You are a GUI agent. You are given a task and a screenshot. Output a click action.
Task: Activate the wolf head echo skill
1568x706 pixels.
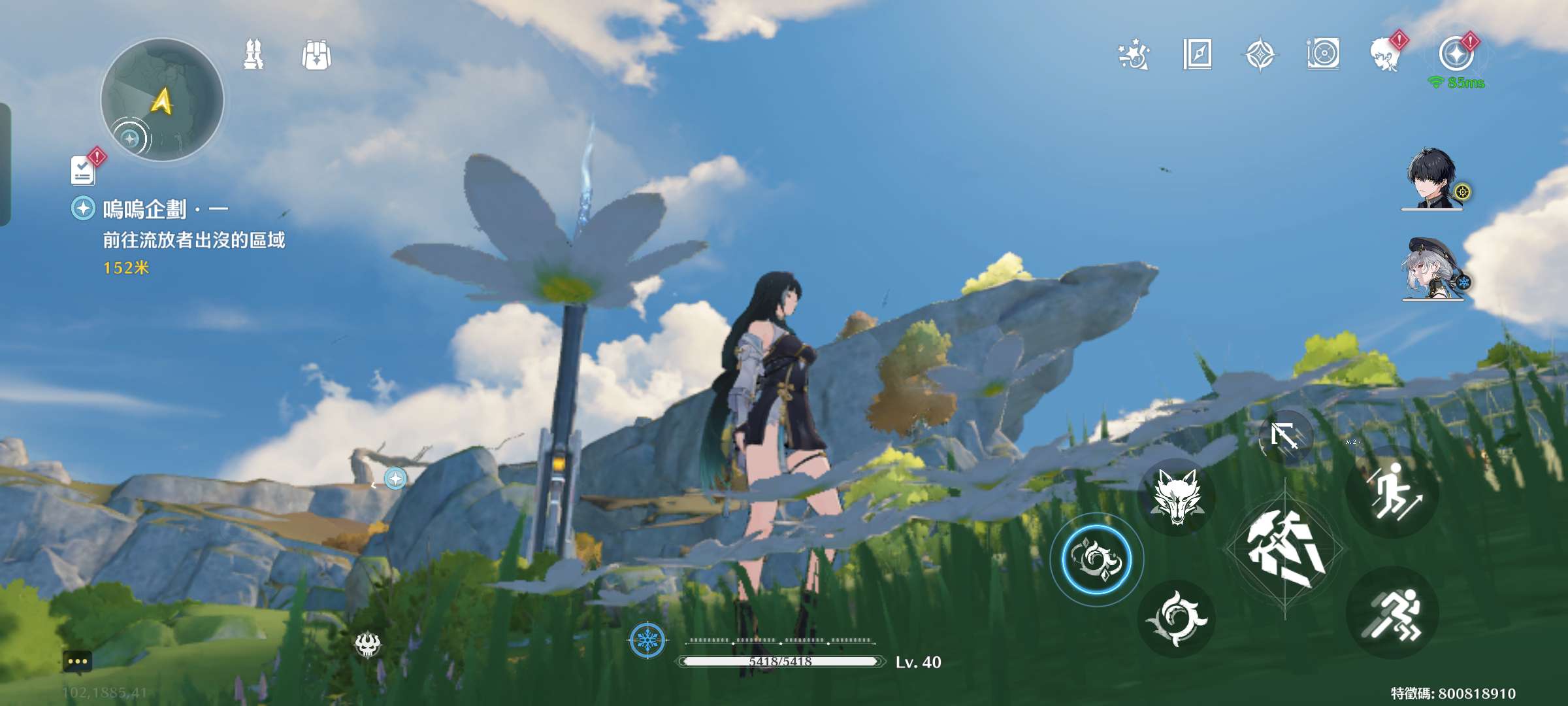(1176, 498)
